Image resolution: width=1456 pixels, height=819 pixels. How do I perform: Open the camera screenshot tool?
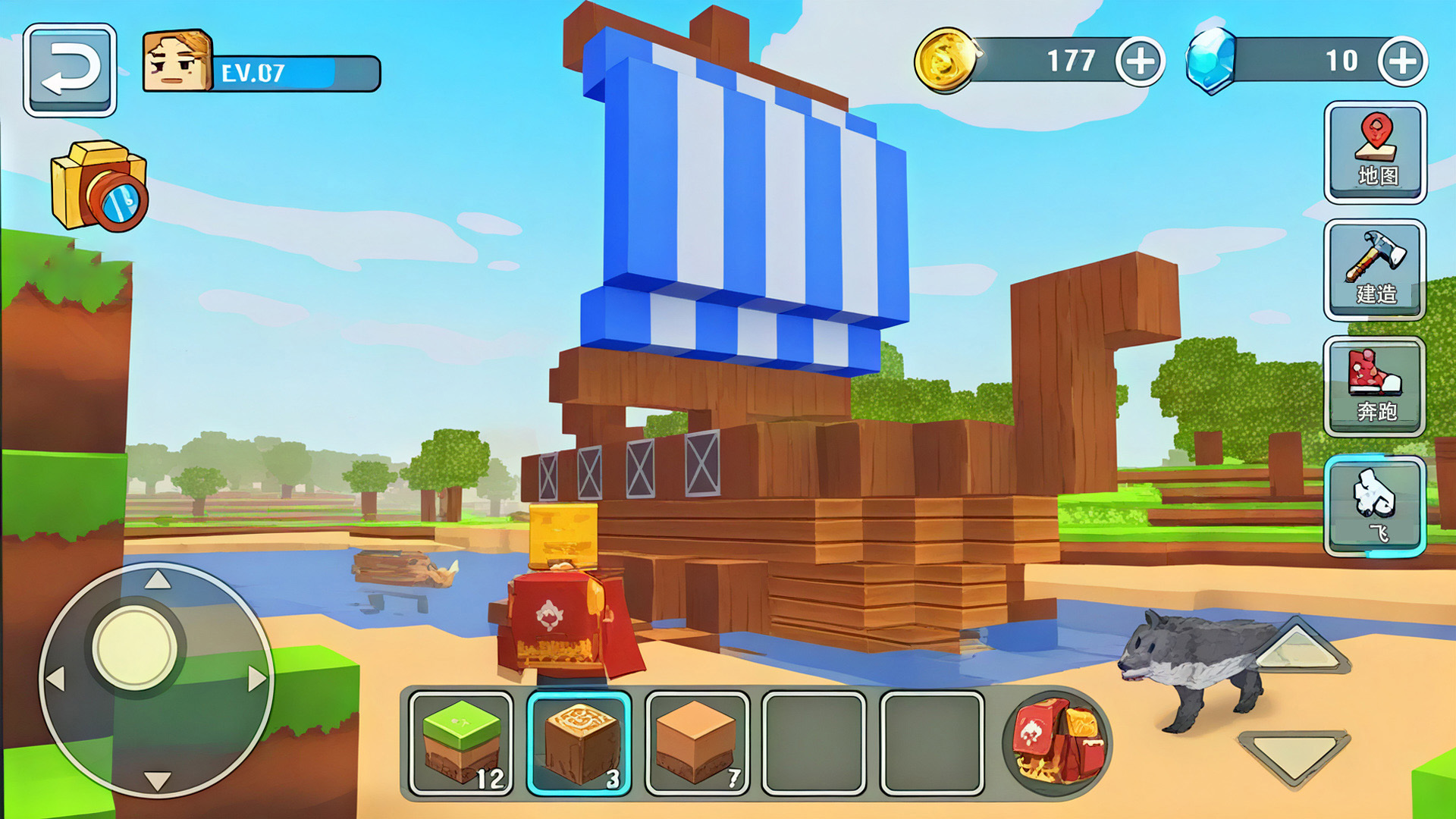(x=99, y=186)
